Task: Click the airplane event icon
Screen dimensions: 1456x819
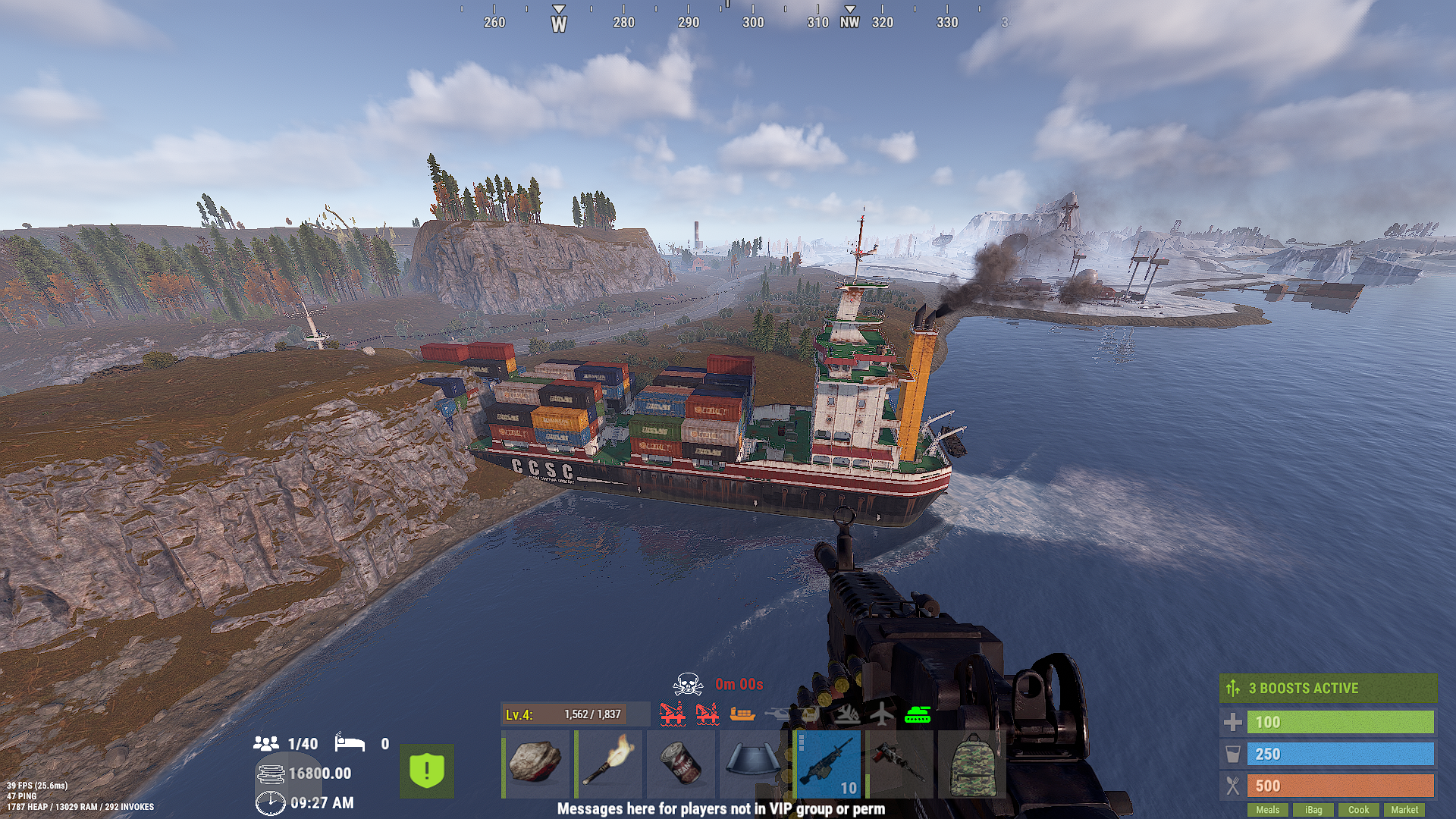Action: pyautogui.click(x=882, y=714)
